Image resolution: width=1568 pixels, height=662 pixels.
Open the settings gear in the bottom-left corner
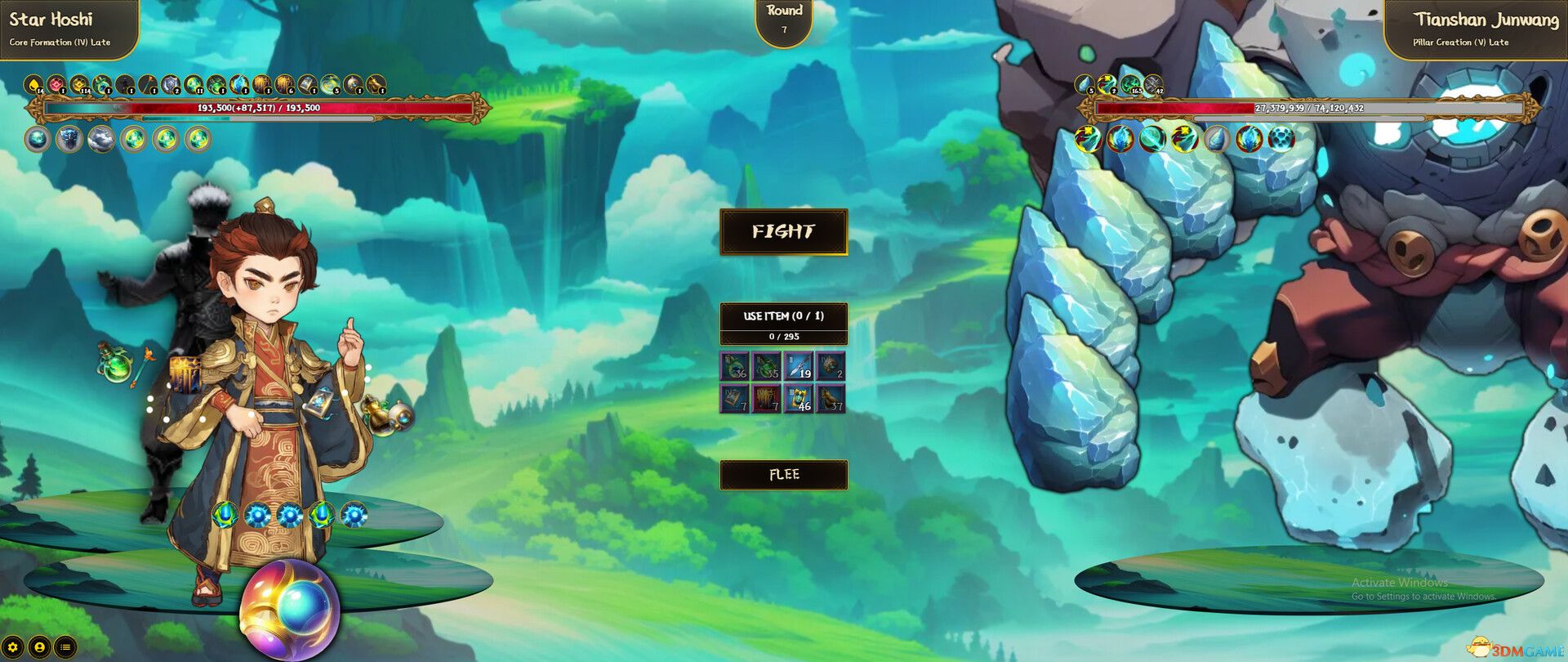12,647
